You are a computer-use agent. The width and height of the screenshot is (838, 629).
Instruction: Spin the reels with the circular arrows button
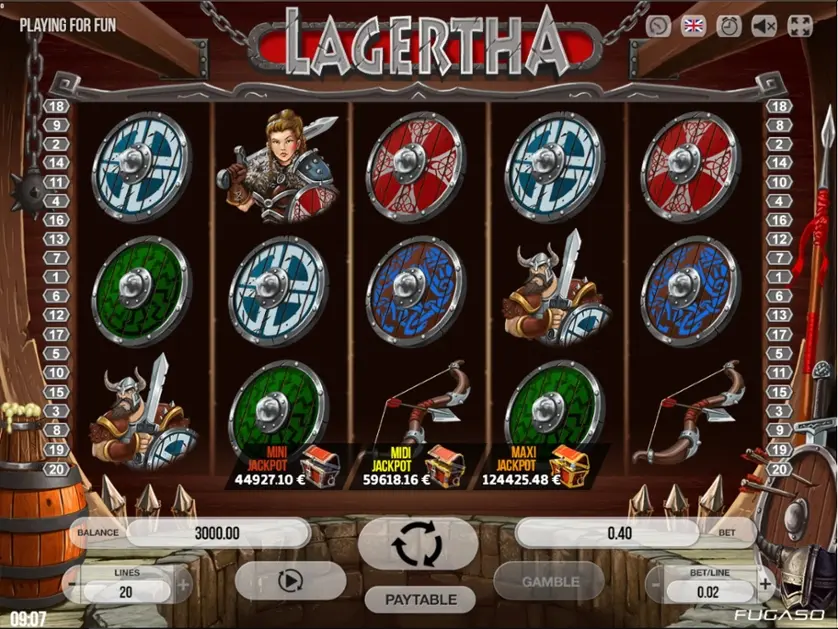[x=417, y=543]
